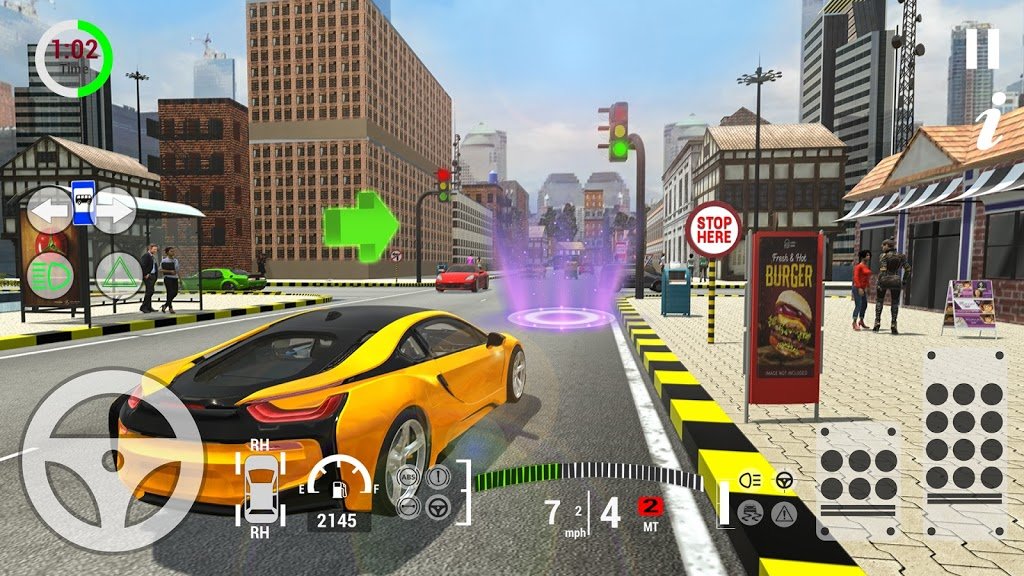Toggle the traction control skidding-car icon
Image resolution: width=1024 pixels, height=576 pixels.
click(x=748, y=512)
